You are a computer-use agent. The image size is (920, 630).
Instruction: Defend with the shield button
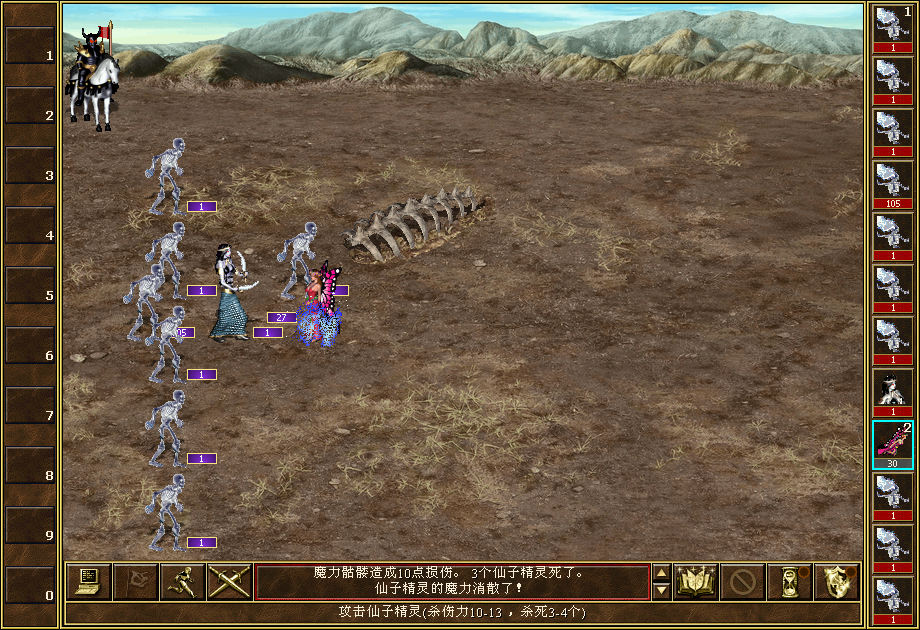(x=836, y=582)
